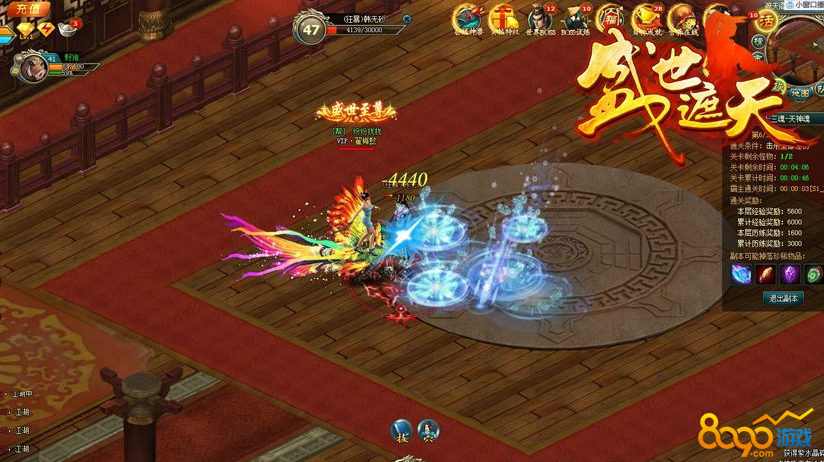The image size is (824, 462).
Task: Close the target boss frame
Action: click(x=406, y=18)
